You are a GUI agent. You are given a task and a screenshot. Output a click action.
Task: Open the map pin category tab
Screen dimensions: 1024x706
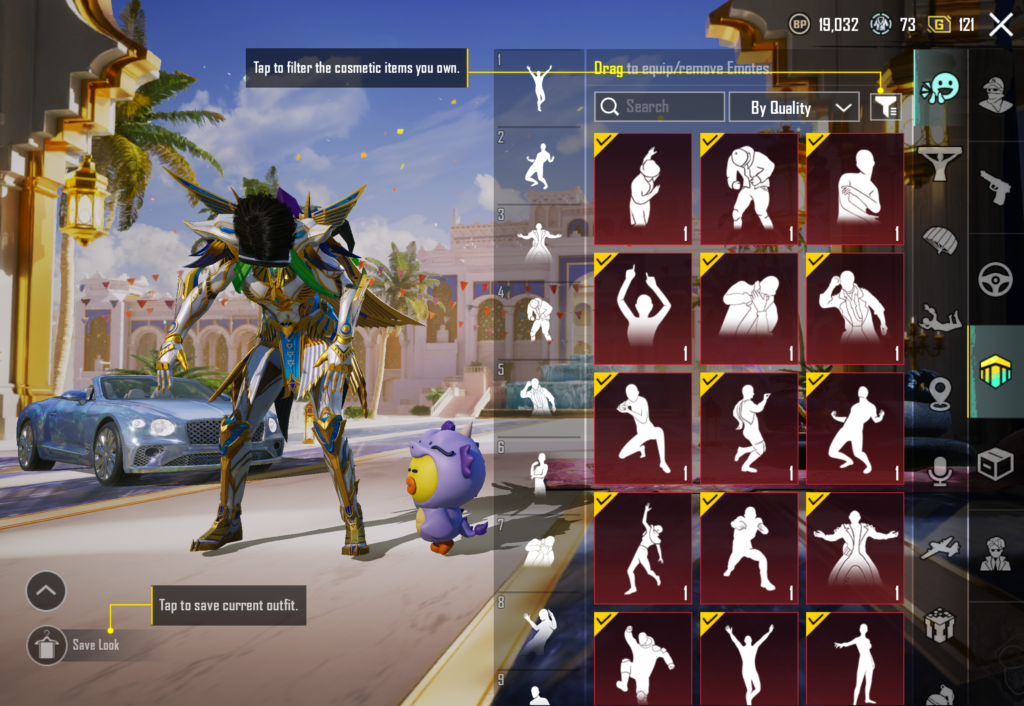click(939, 393)
